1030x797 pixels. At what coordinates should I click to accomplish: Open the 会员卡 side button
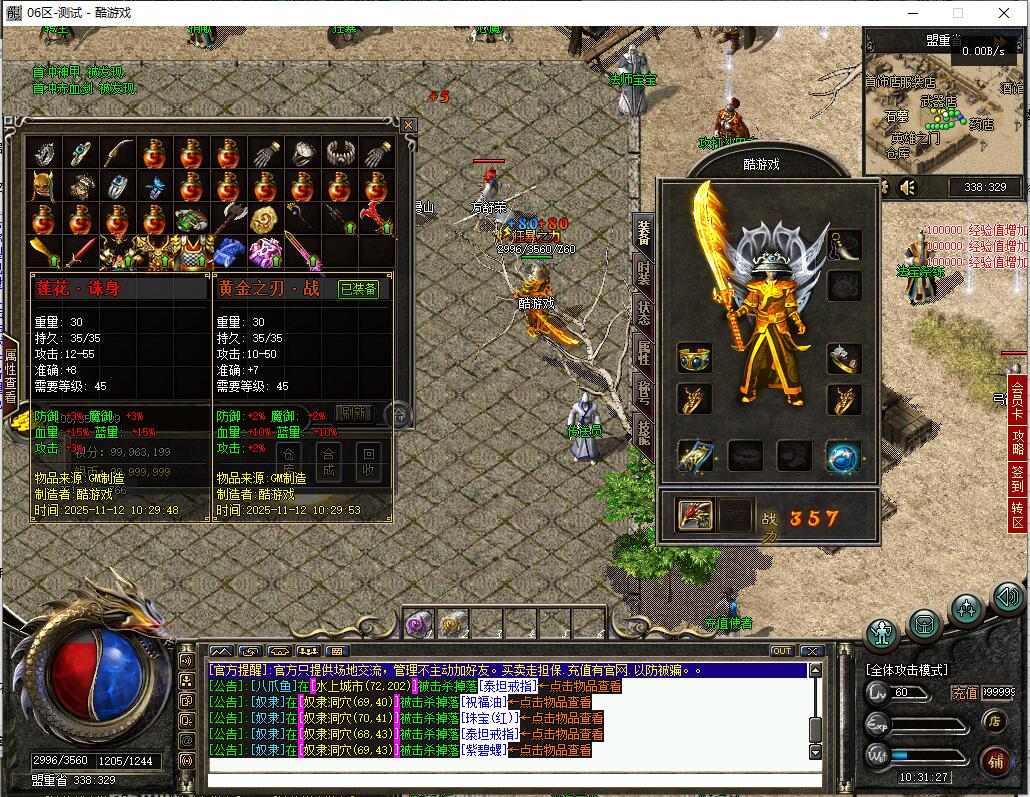[1018, 400]
